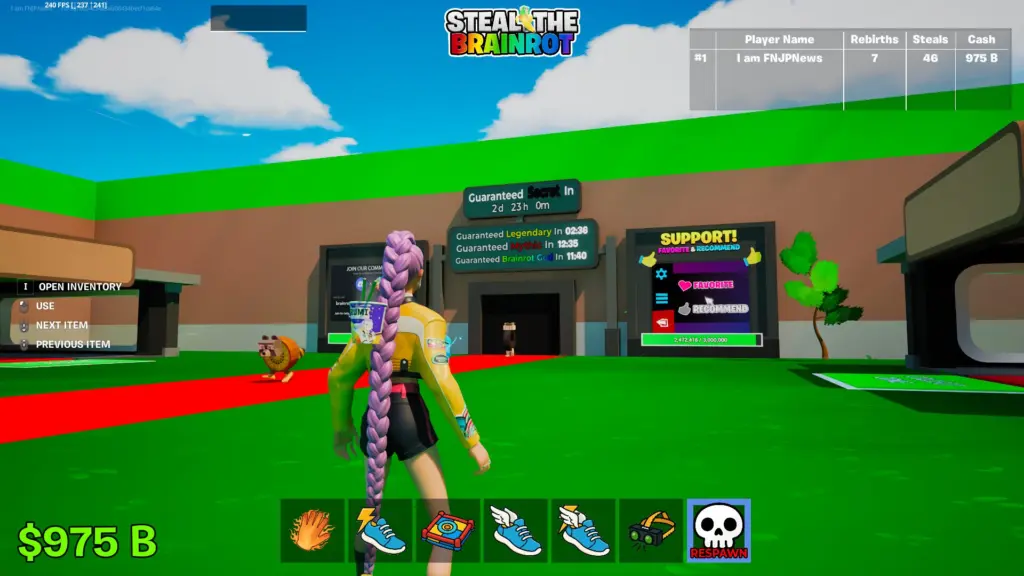Equip the lightning bolt sneaker item
The height and width of the screenshot is (576, 1024).
[380, 531]
